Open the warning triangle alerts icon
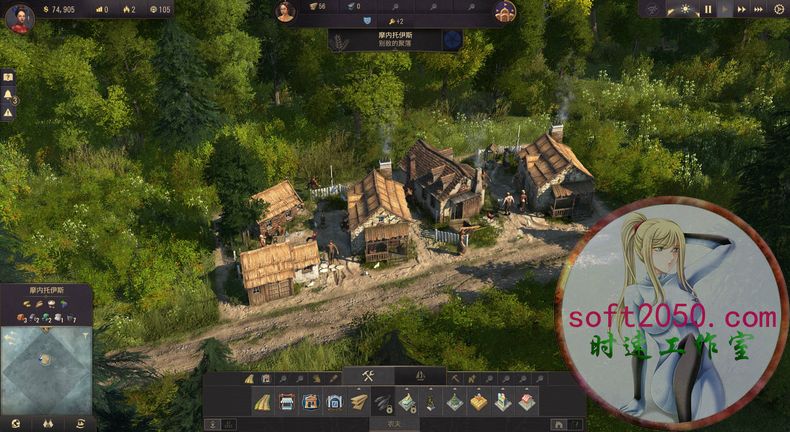 click(x=8, y=113)
